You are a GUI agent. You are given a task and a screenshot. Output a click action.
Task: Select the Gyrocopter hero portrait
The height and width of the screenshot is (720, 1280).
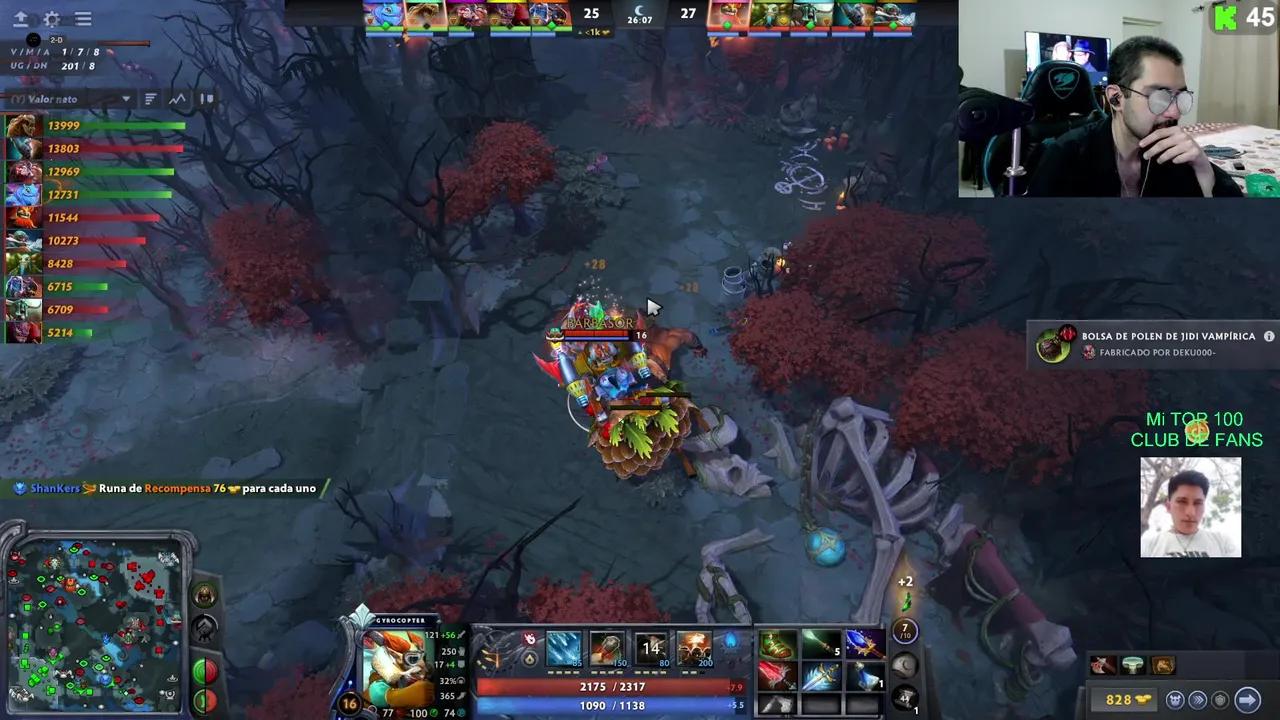click(400, 668)
